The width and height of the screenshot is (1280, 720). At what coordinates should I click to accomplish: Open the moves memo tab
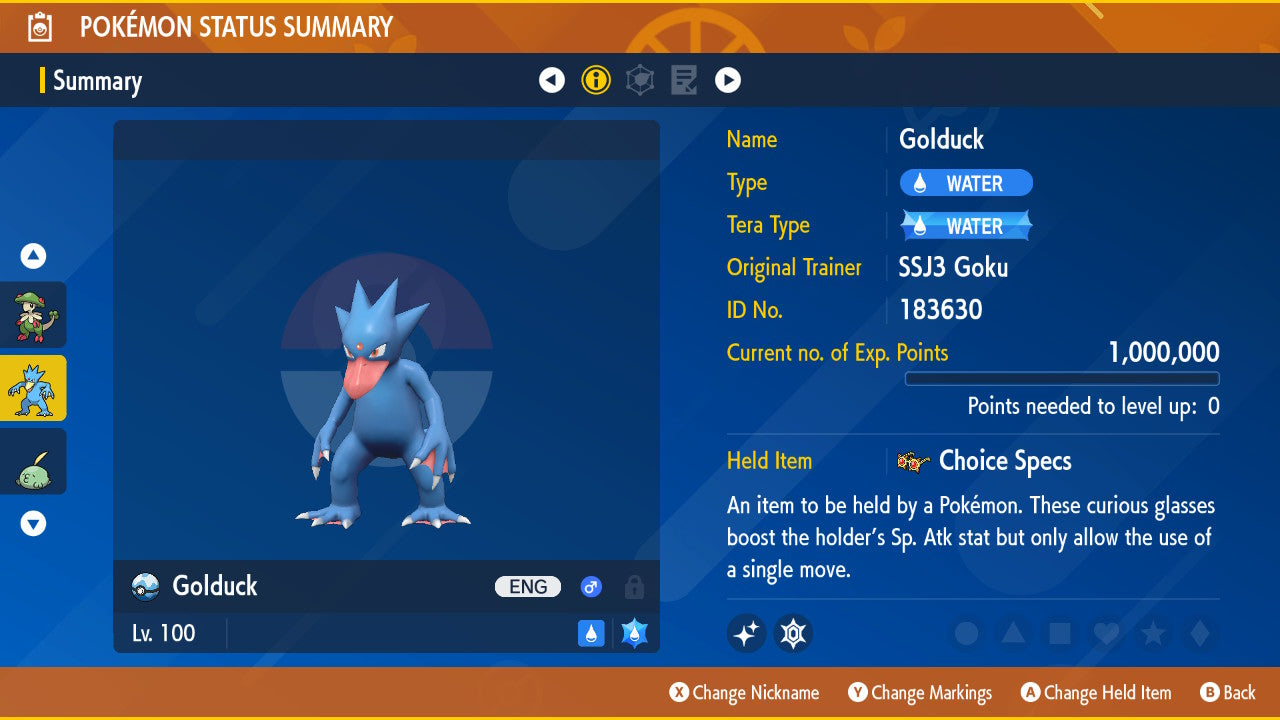tap(684, 80)
